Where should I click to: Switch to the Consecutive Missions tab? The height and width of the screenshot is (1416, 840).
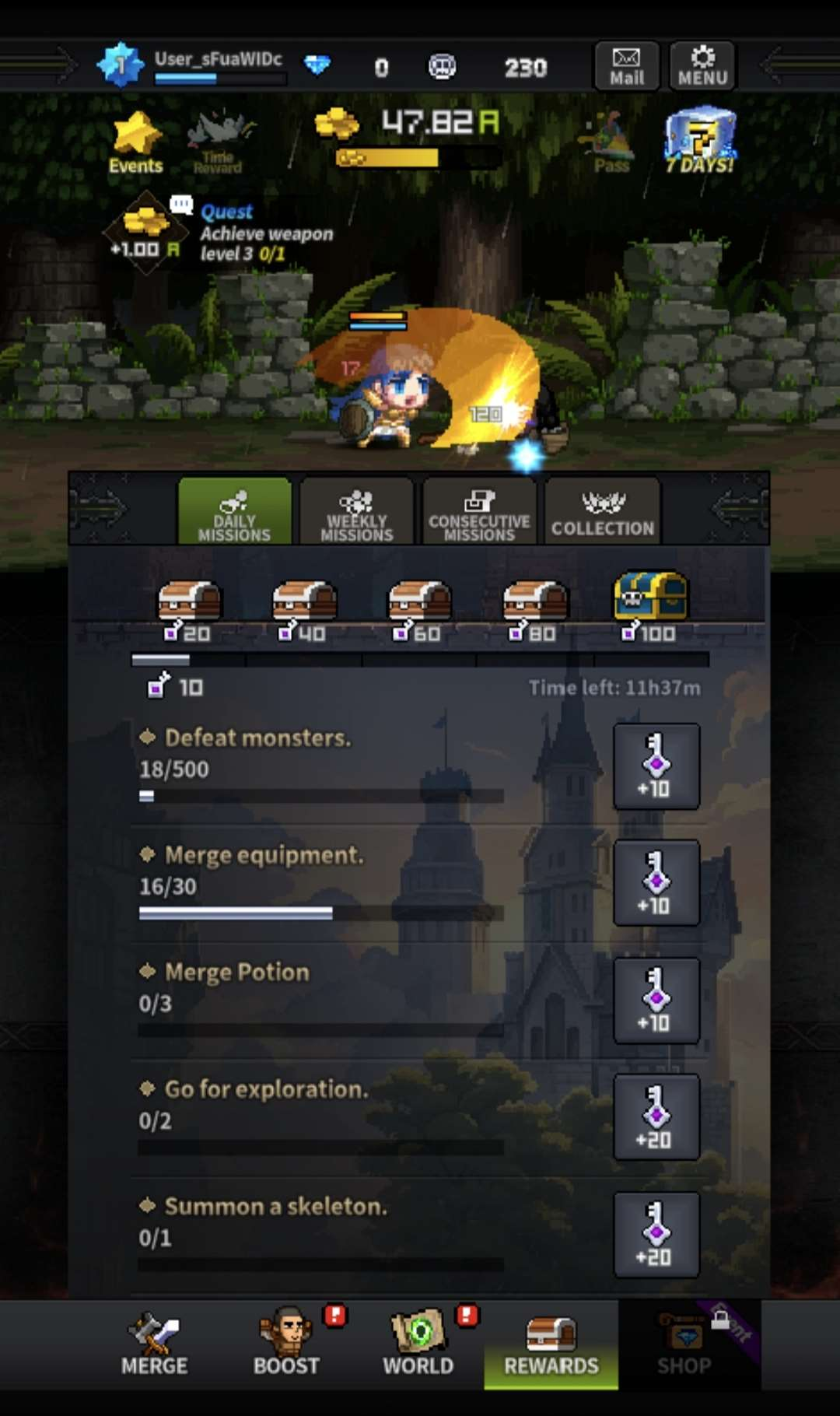(479, 512)
